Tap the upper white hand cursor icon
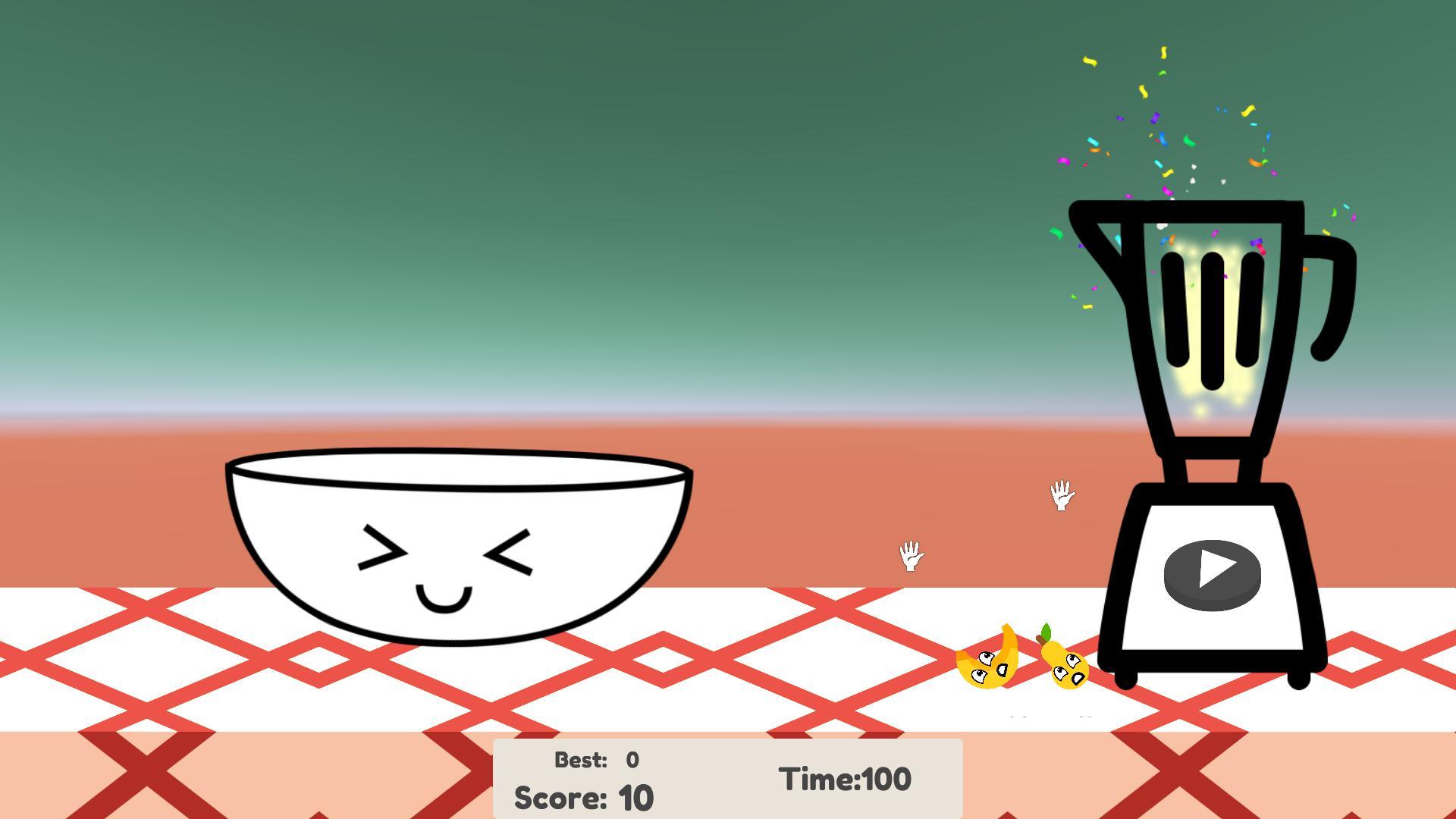Viewport: 1456px width, 819px height. (x=1062, y=497)
